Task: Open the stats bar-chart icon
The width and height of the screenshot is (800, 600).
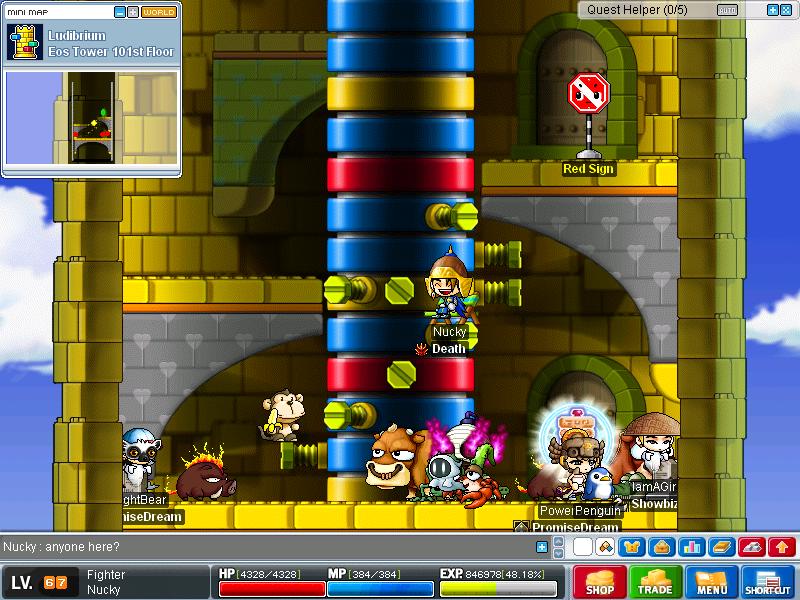Action: pyautogui.click(x=689, y=547)
